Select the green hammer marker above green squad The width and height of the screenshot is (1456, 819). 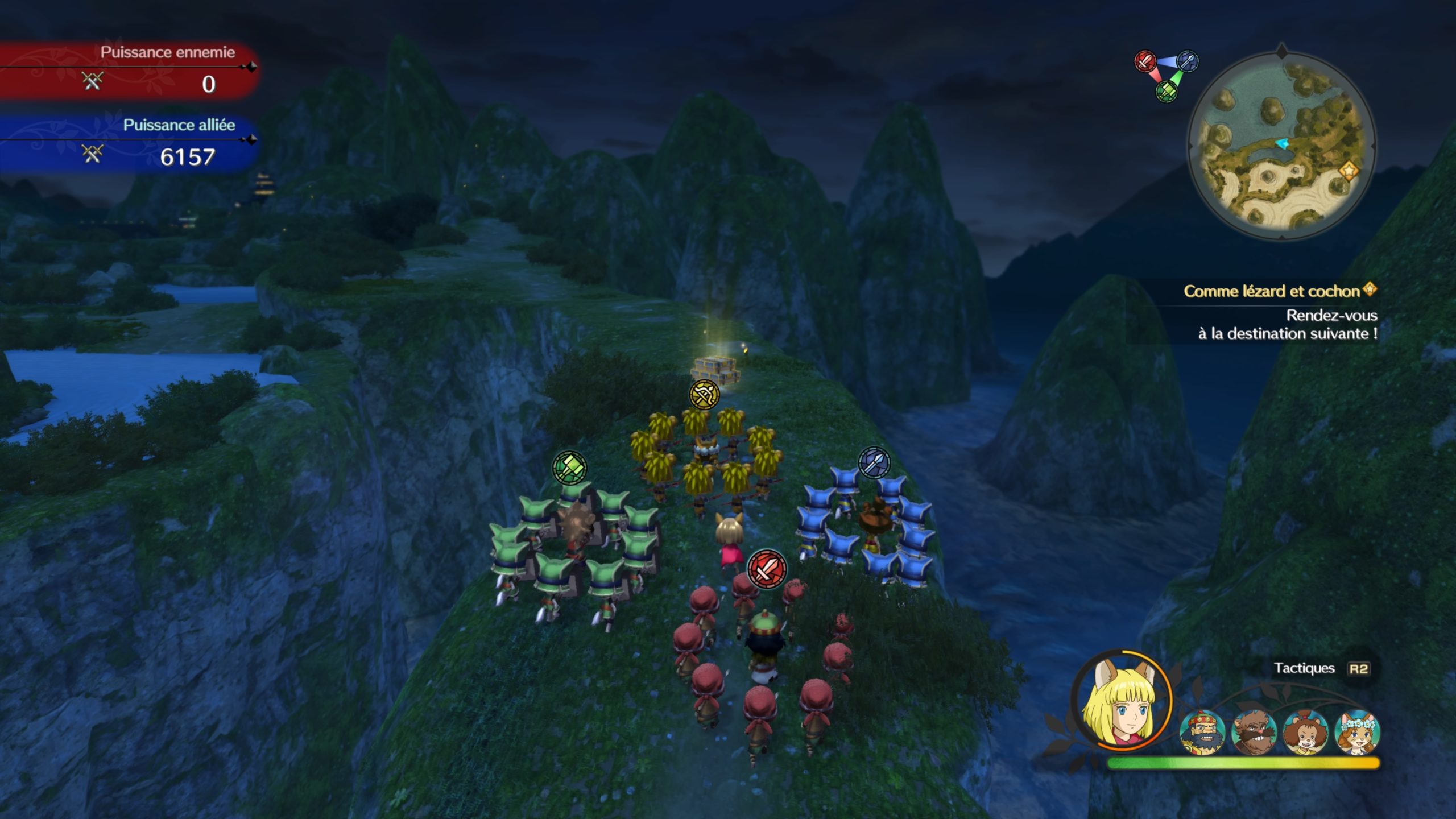point(569,468)
